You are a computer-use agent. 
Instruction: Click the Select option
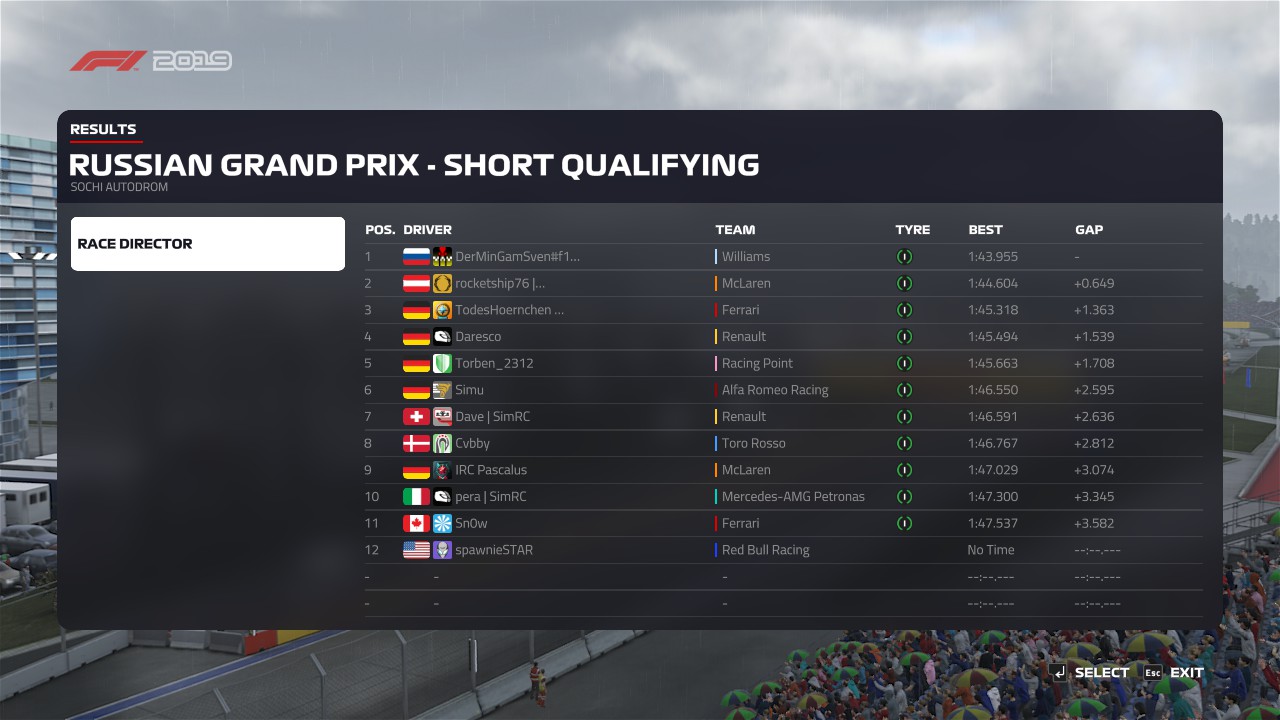click(1091, 673)
